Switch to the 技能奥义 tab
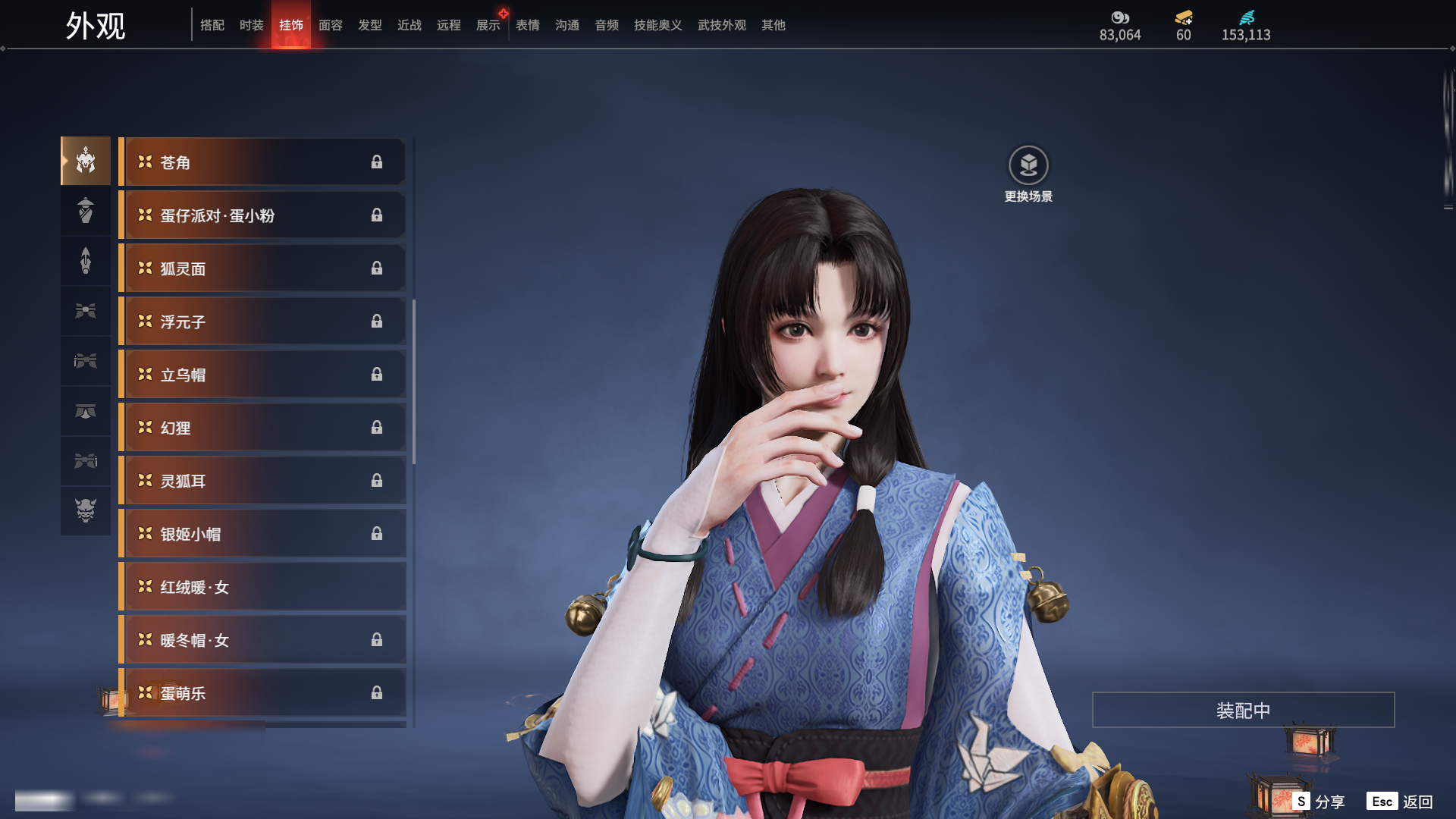 [657, 25]
